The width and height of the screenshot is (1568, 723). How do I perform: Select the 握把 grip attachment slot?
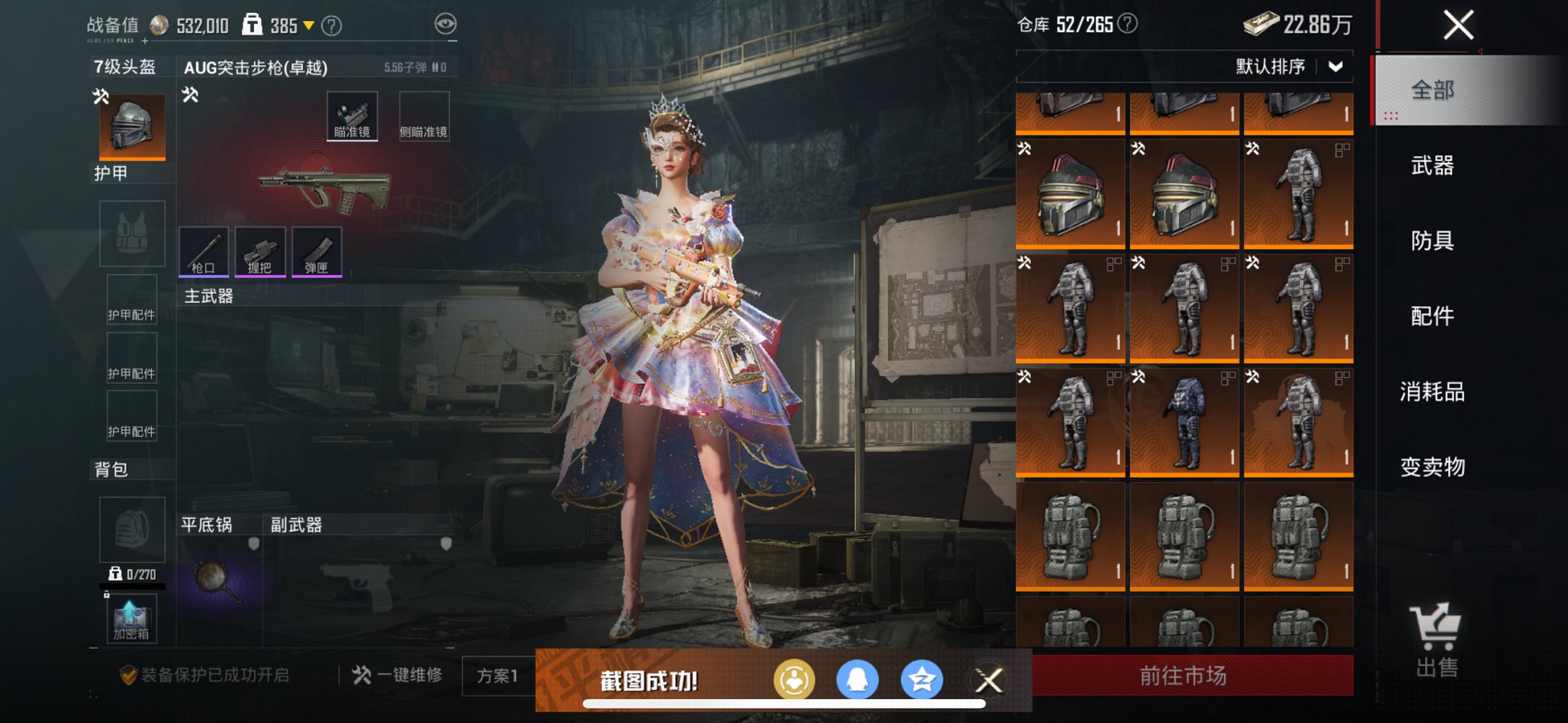pos(260,253)
